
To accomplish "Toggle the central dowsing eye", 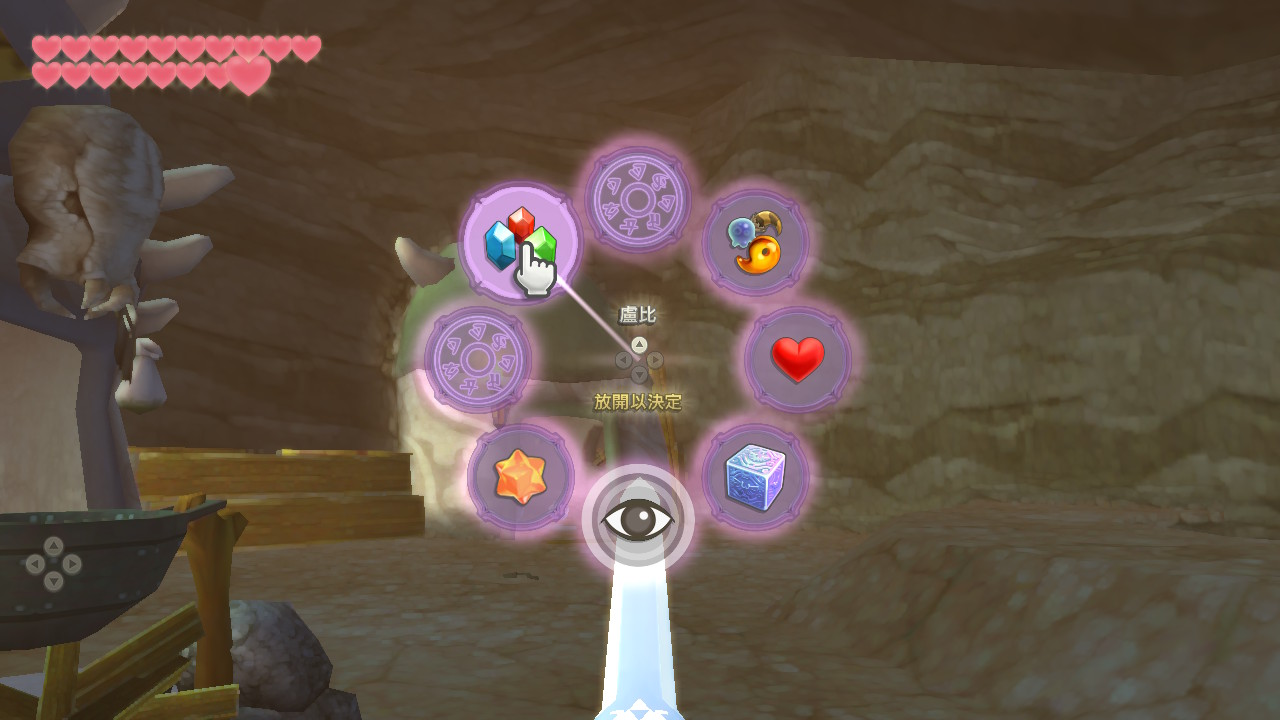I will click(638, 517).
